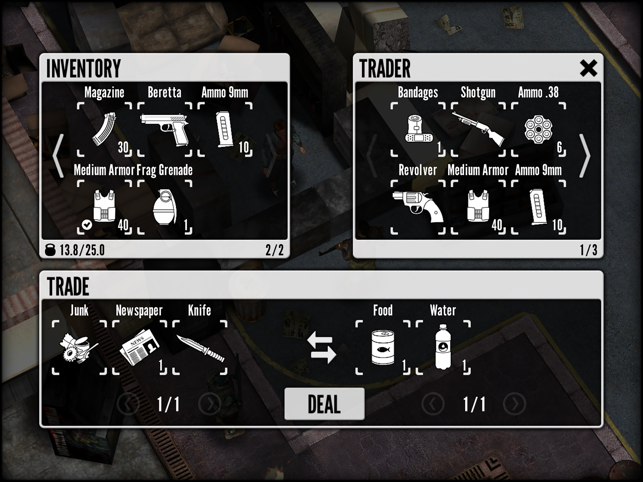Select the Food can in trade
Screen dimensions: 643x482
pyautogui.click(x=383, y=347)
